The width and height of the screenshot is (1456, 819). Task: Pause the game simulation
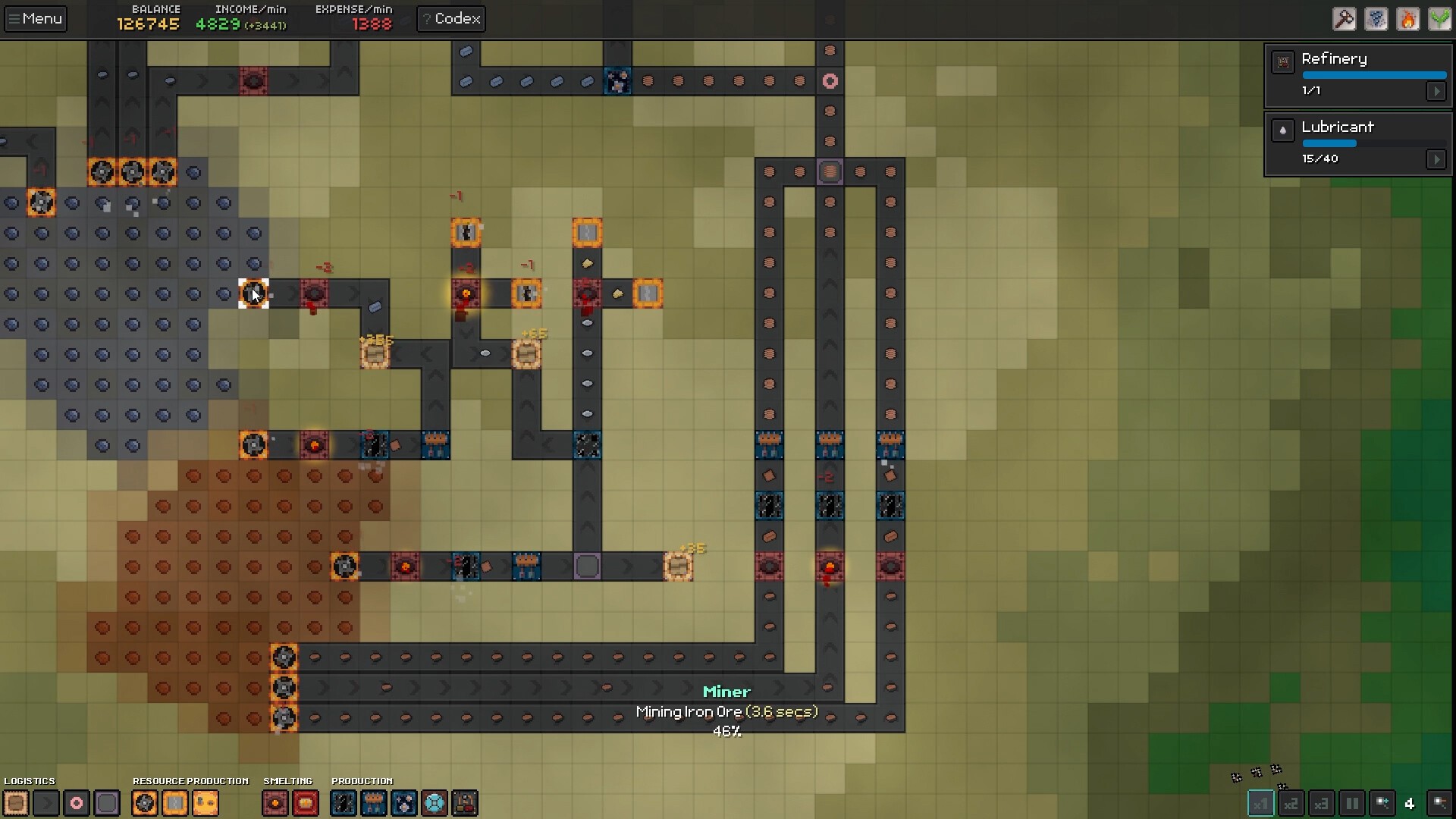pos(1351,803)
